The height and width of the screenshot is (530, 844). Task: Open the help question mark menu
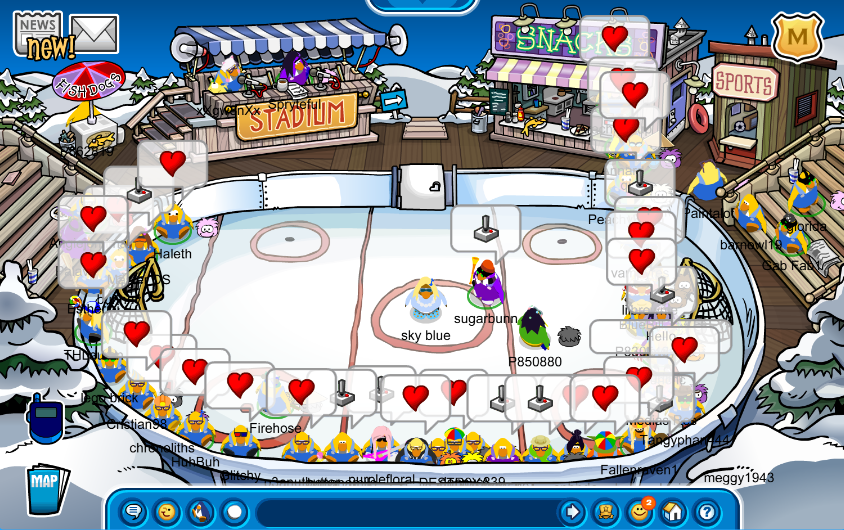click(707, 512)
